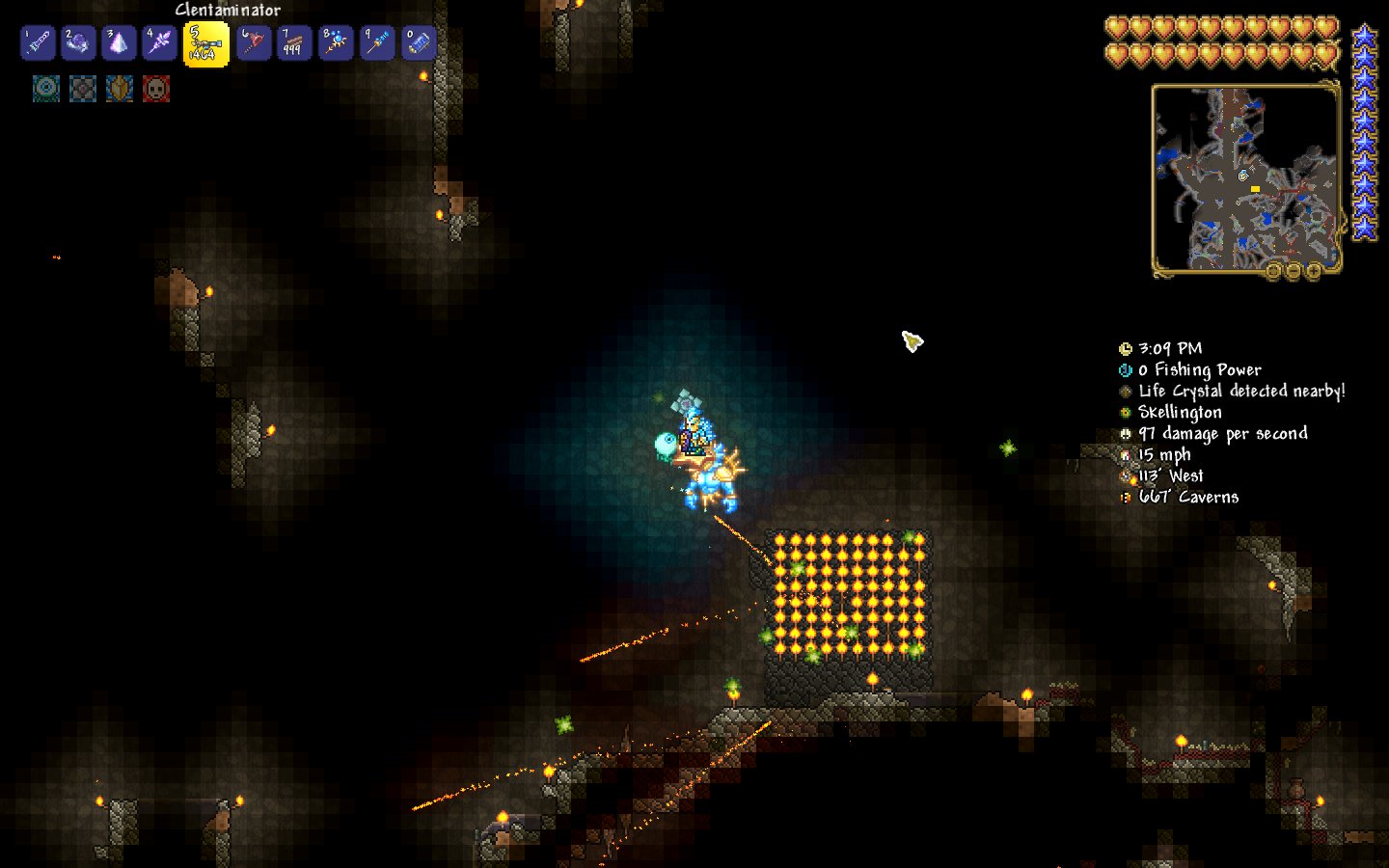This screenshot has height=868, width=1389.
Task: Select the Rainbow Rod in hotbar slot 8
Action: coord(336,42)
